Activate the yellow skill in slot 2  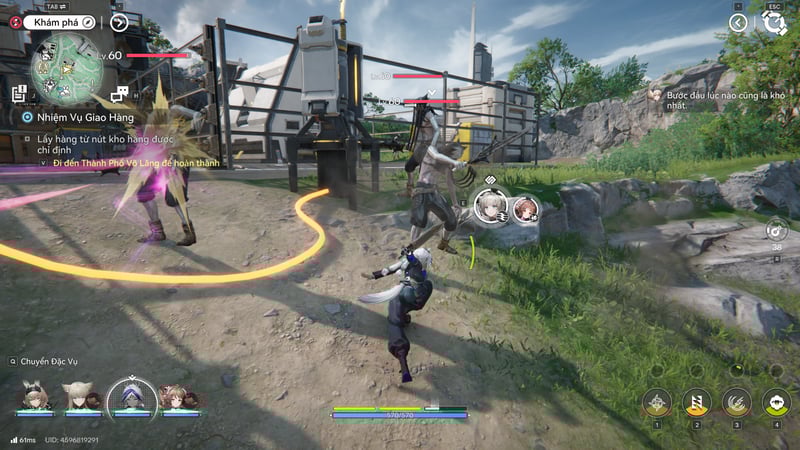pyautogui.click(x=697, y=403)
